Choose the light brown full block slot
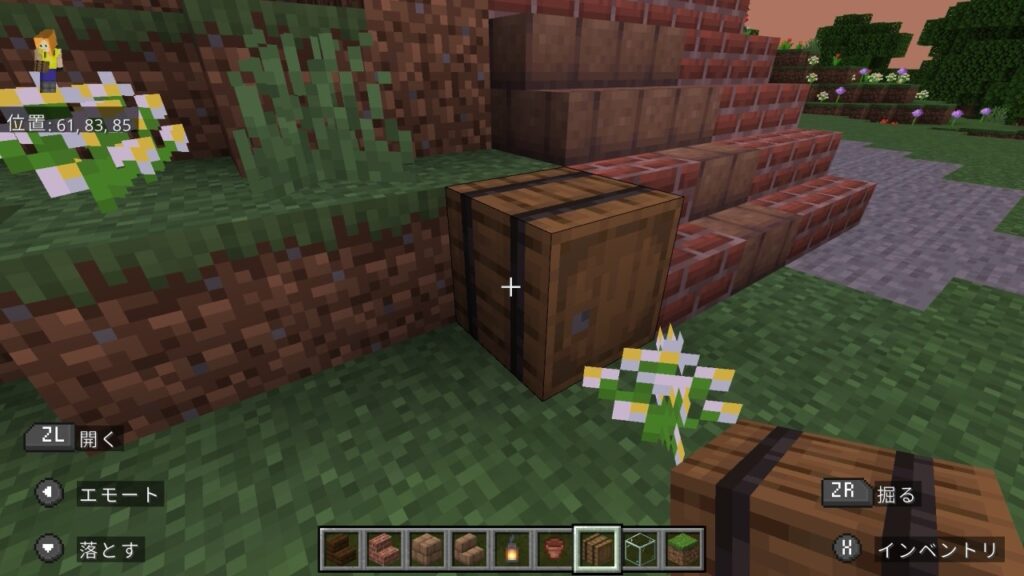 [x=427, y=549]
